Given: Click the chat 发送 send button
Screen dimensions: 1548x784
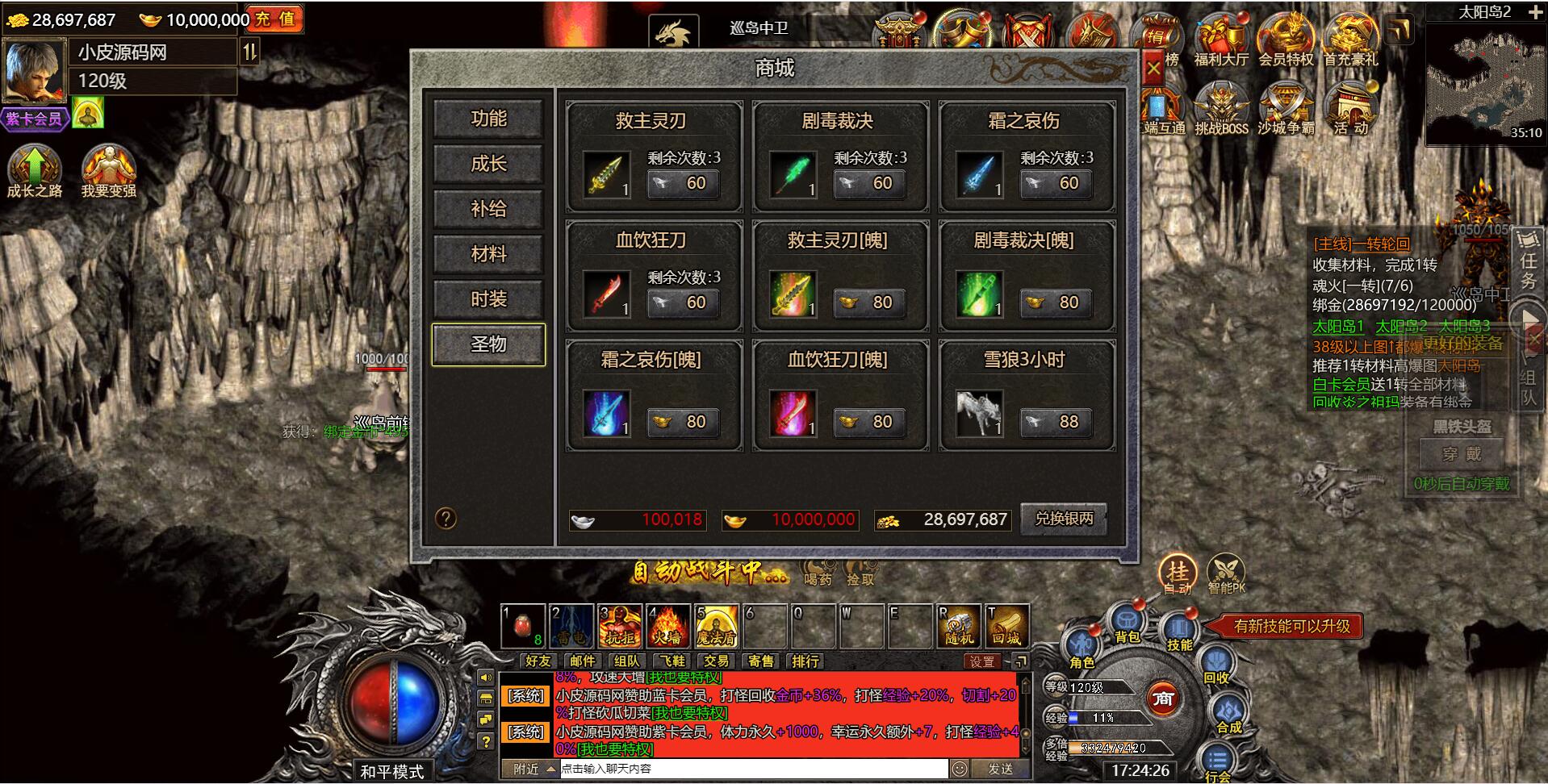Looking at the screenshot, I should point(1000,769).
